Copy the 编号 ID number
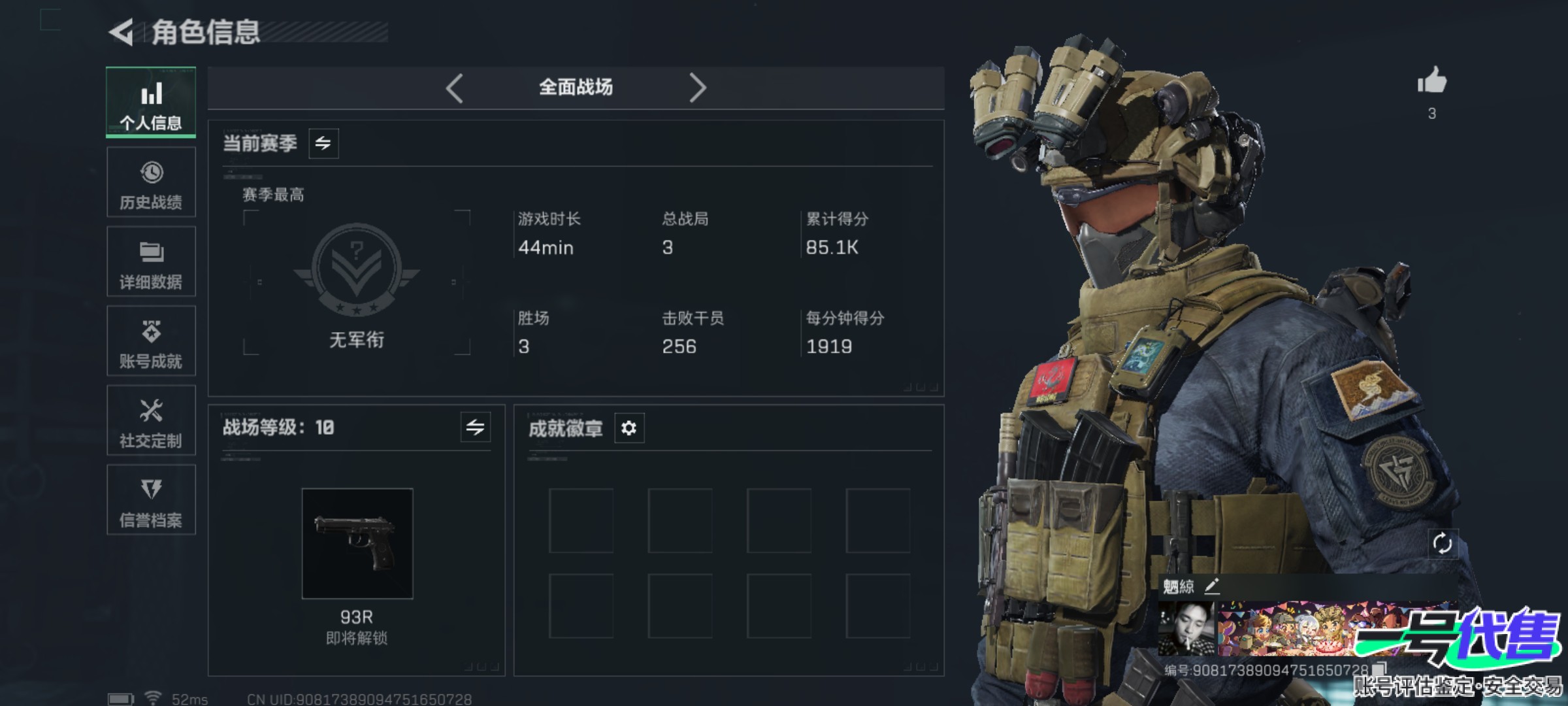This screenshot has height=706, width=1568. pos(1379,669)
